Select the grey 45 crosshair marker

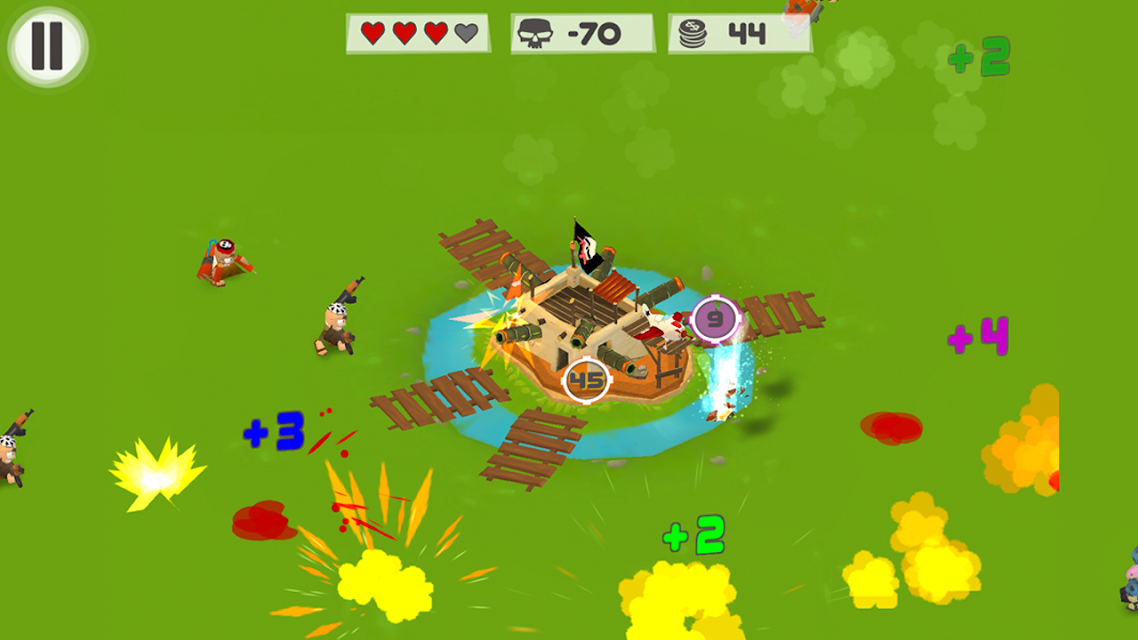587,380
